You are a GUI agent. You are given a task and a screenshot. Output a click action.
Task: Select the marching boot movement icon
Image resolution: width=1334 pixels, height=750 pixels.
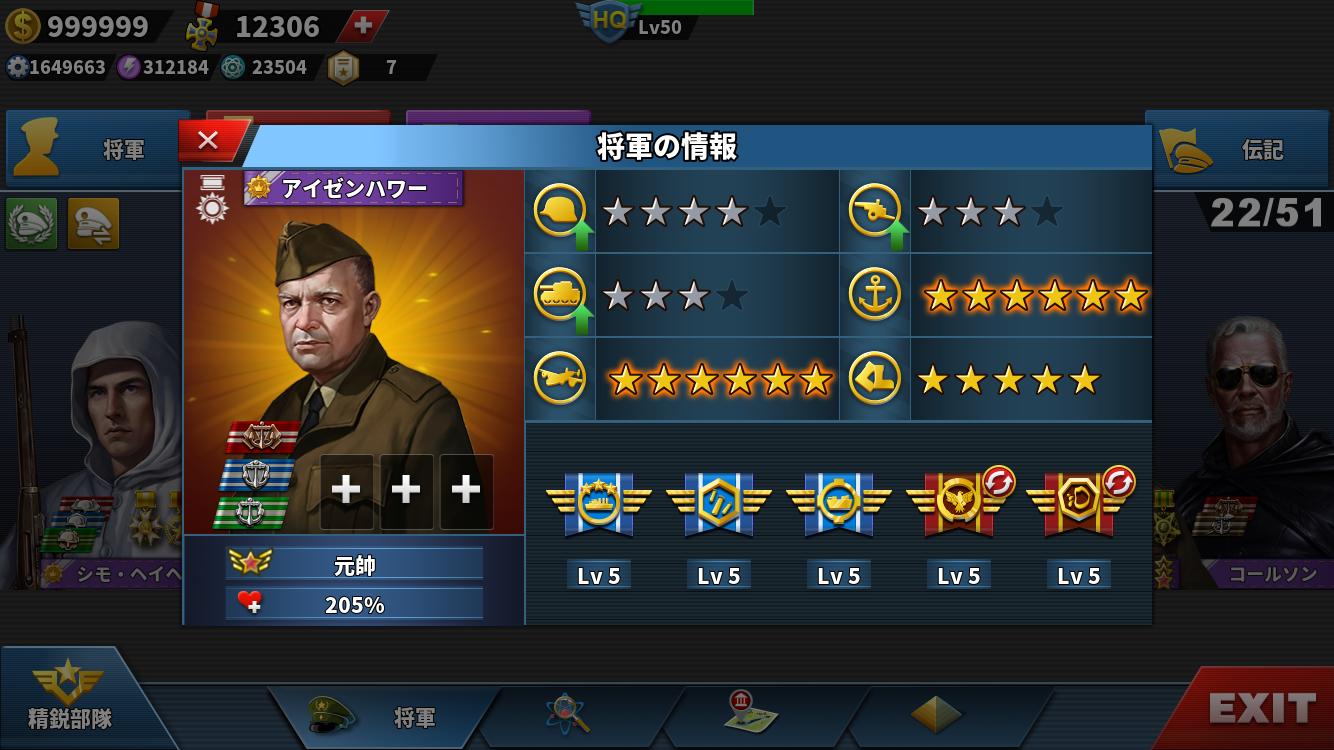pyautogui.click(x=874, y=379)
